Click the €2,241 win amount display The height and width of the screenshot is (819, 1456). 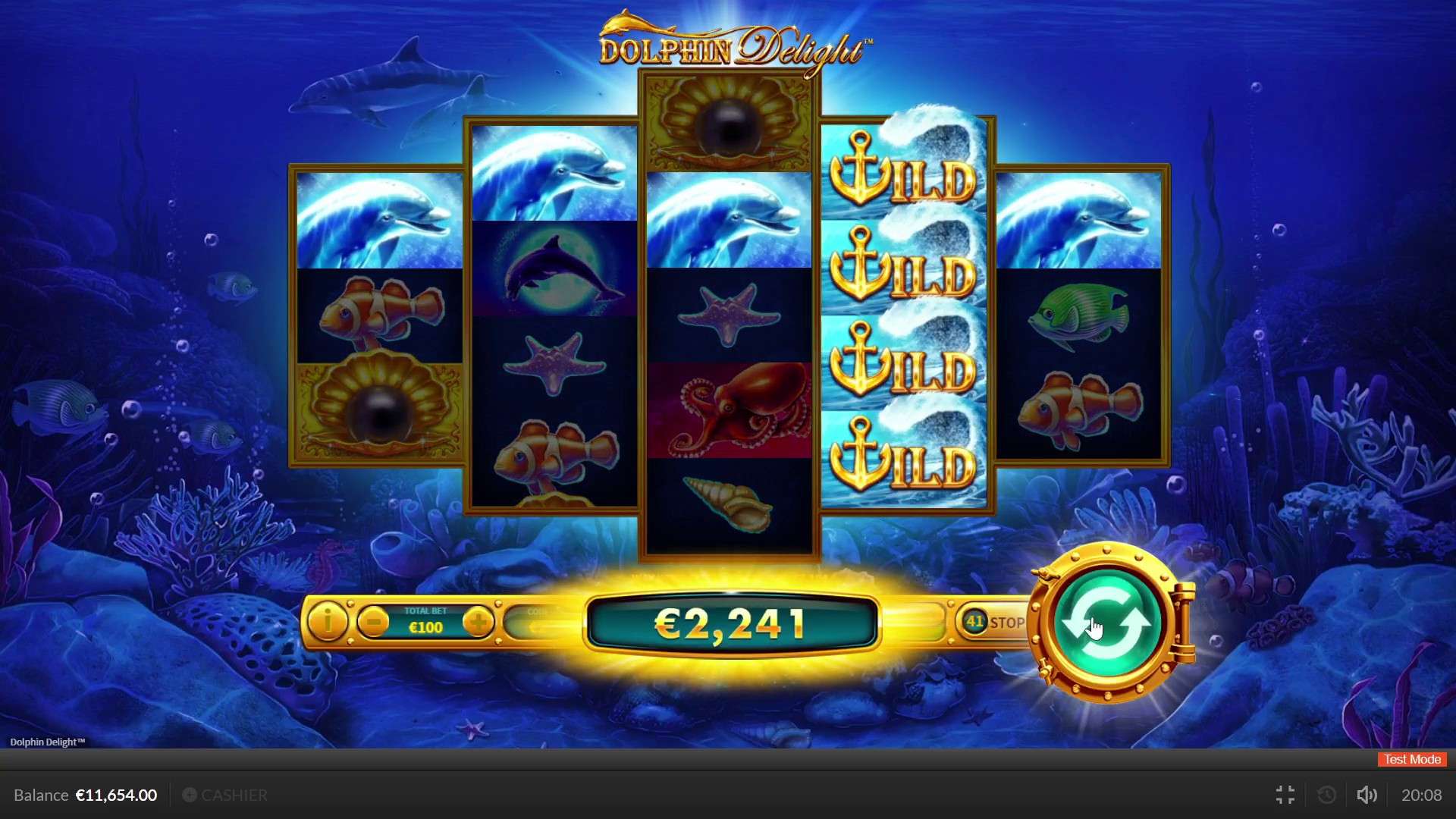(732, 623)
